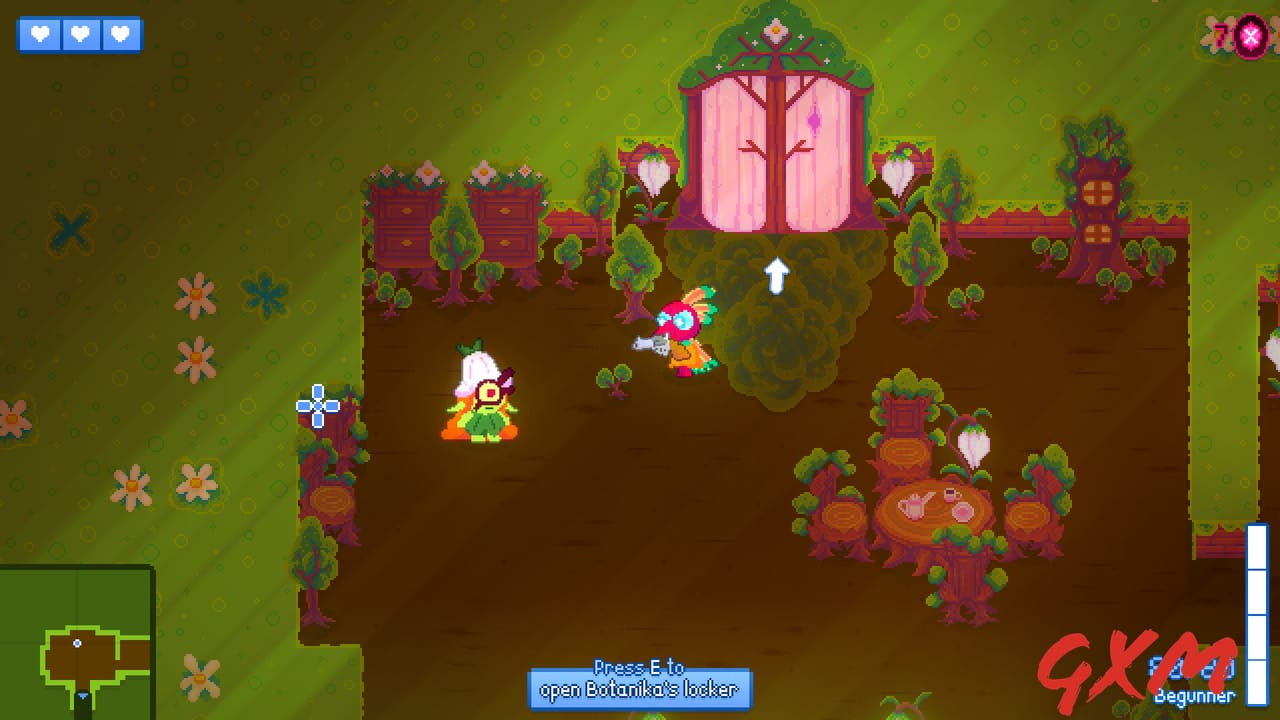Viewport: 1280px width, 720px height.
Task: Click the pink gem currency icon
Action: (x=1250, y=37)
